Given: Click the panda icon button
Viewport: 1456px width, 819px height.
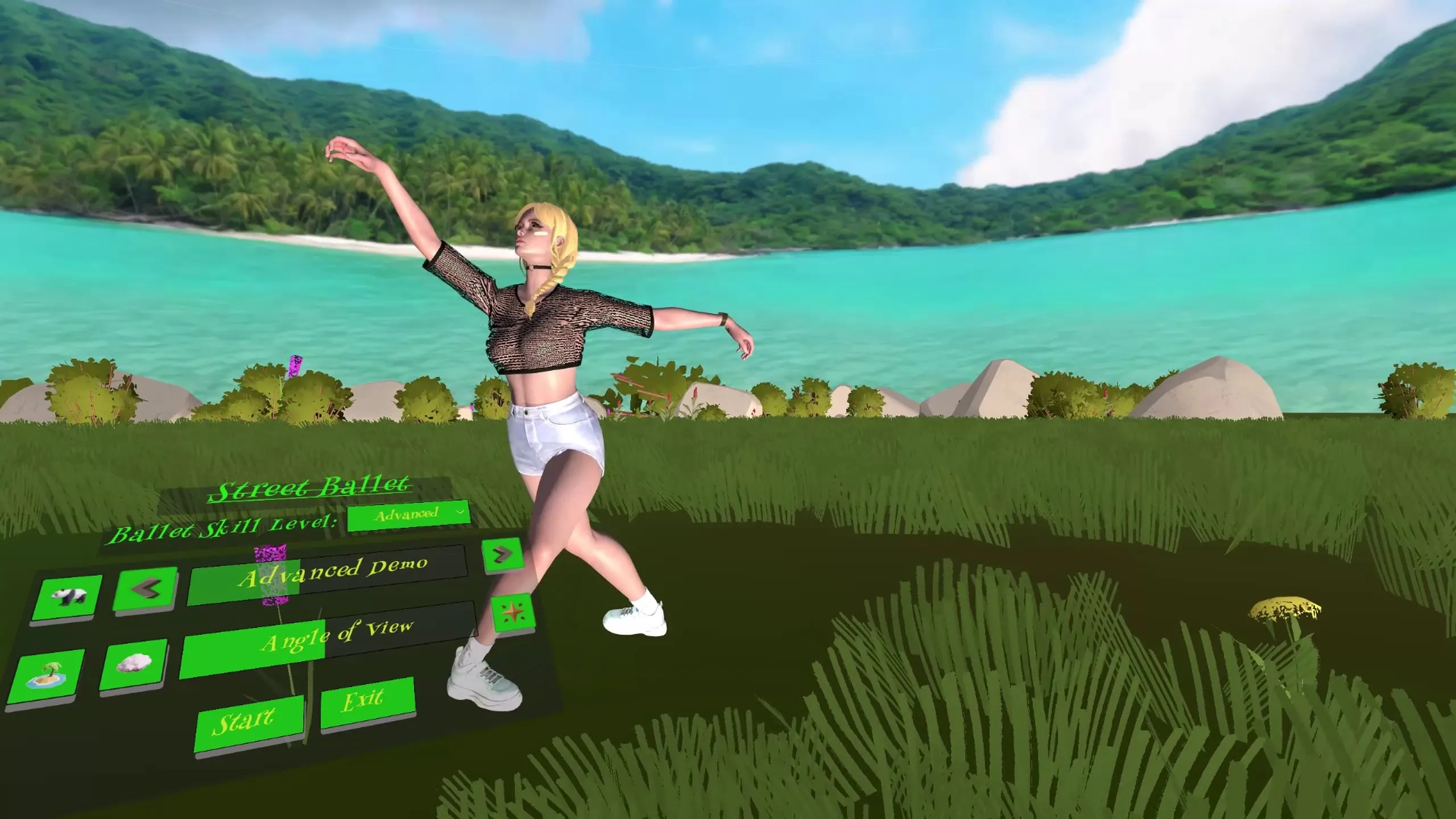Looking at the screenshot, I should pos(68,597).
